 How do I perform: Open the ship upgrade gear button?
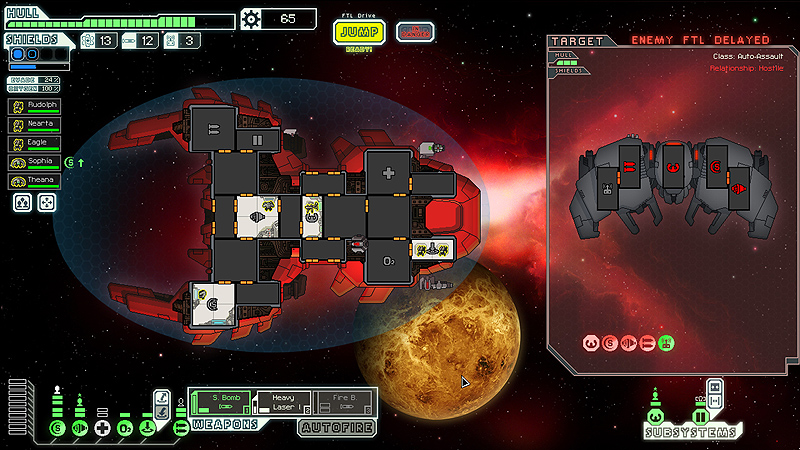251,18
